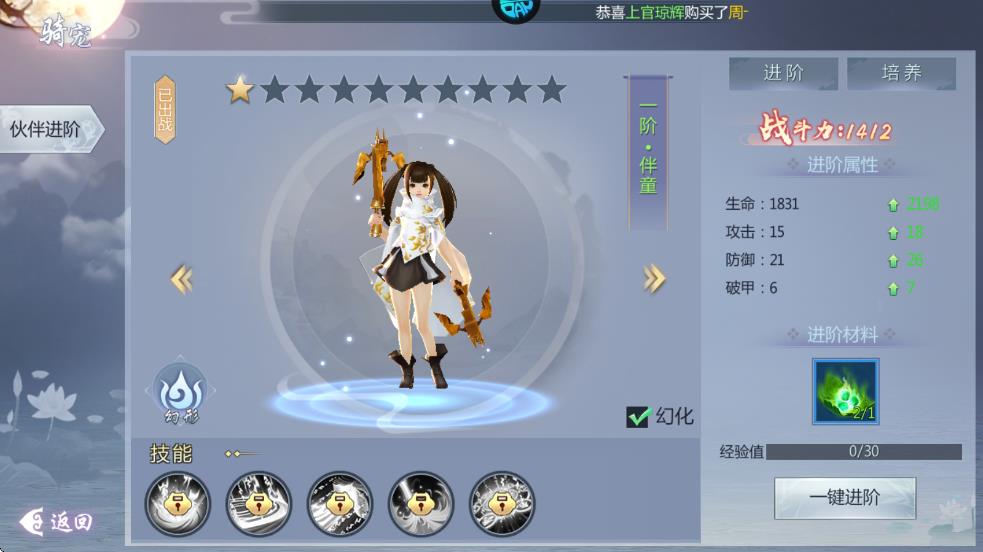Image resolution: width=983 pixels, height=552 pixels.
Task: Open the 培养 tab
Action: point(901,73)
